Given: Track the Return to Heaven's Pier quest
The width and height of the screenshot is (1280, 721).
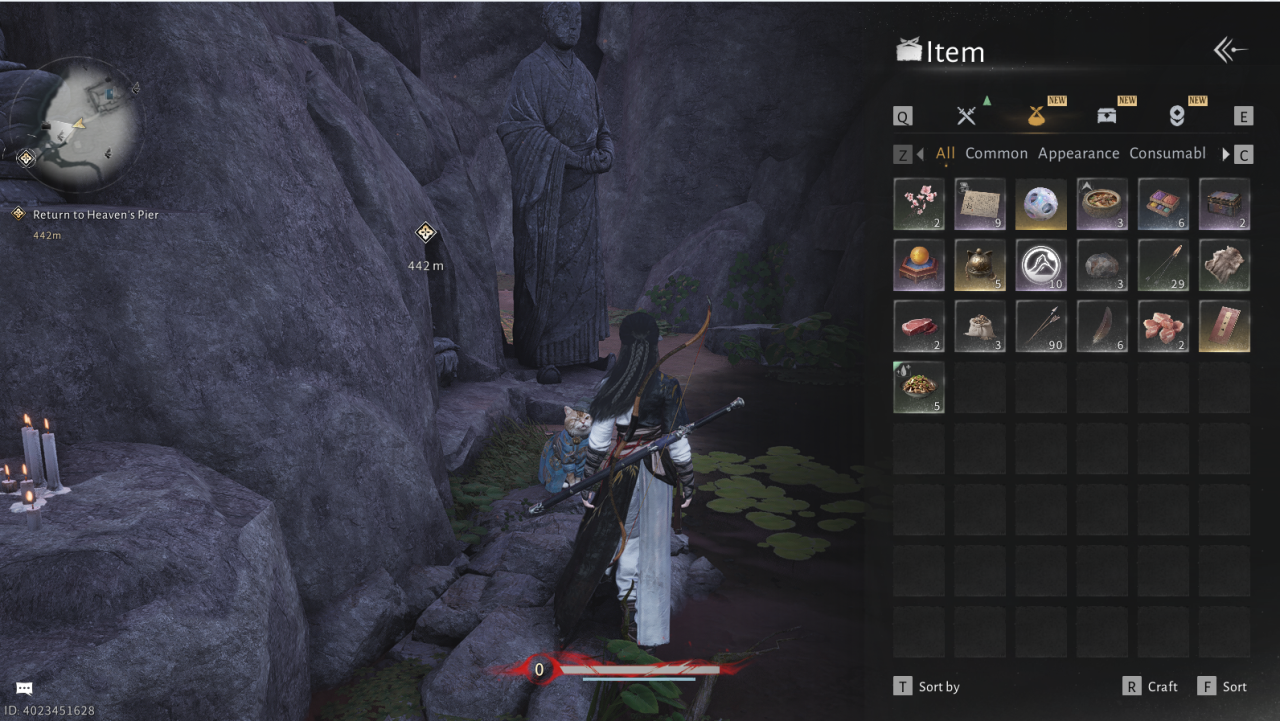Looking at the screenshot, I should pyautogui.click(x=95, y=215).
